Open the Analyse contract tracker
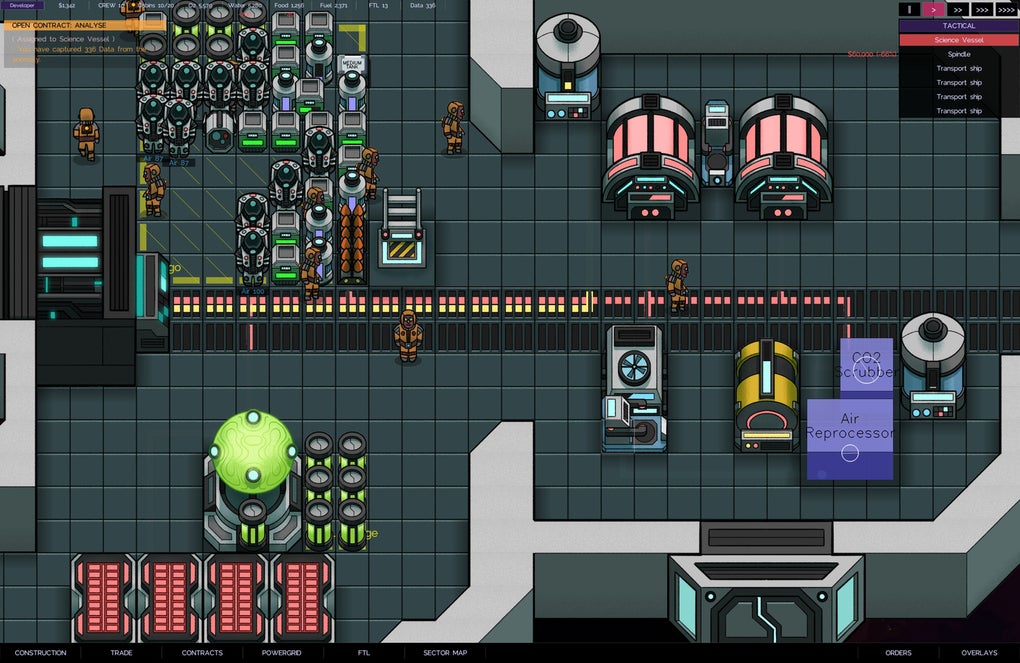1020x663 pixels. 60,25
